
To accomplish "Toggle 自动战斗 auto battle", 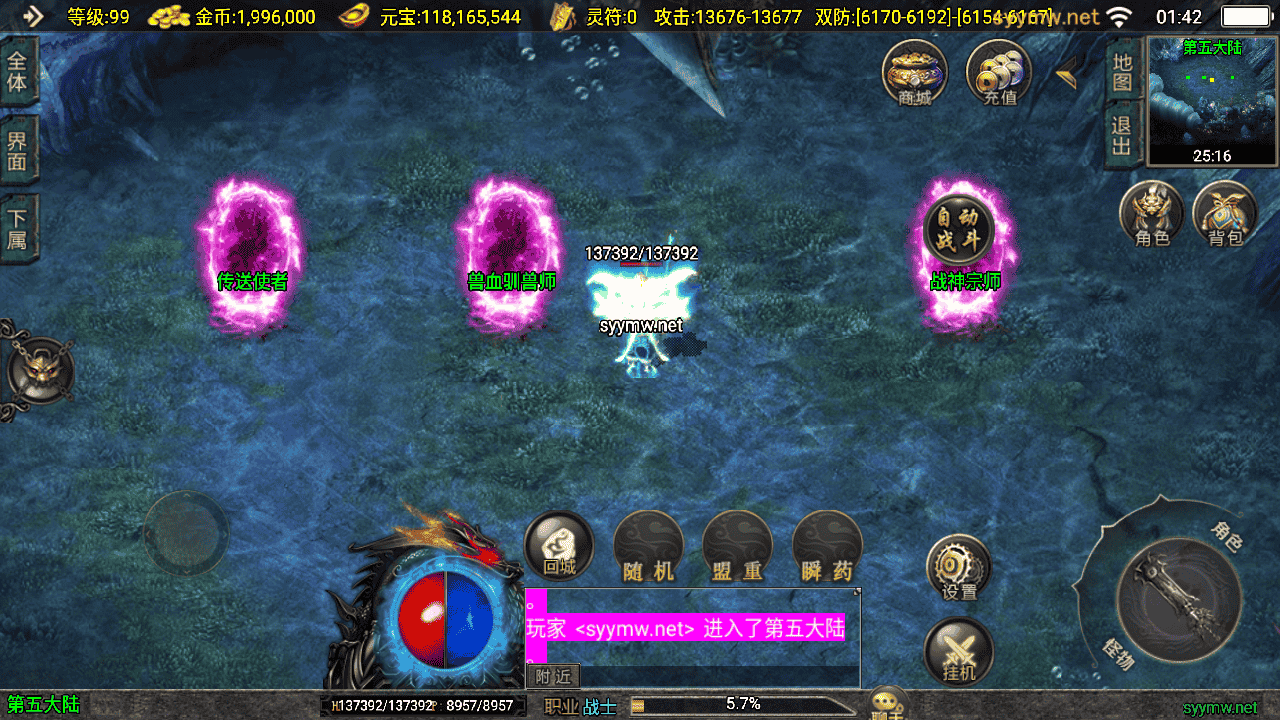I will click(958, 230).
